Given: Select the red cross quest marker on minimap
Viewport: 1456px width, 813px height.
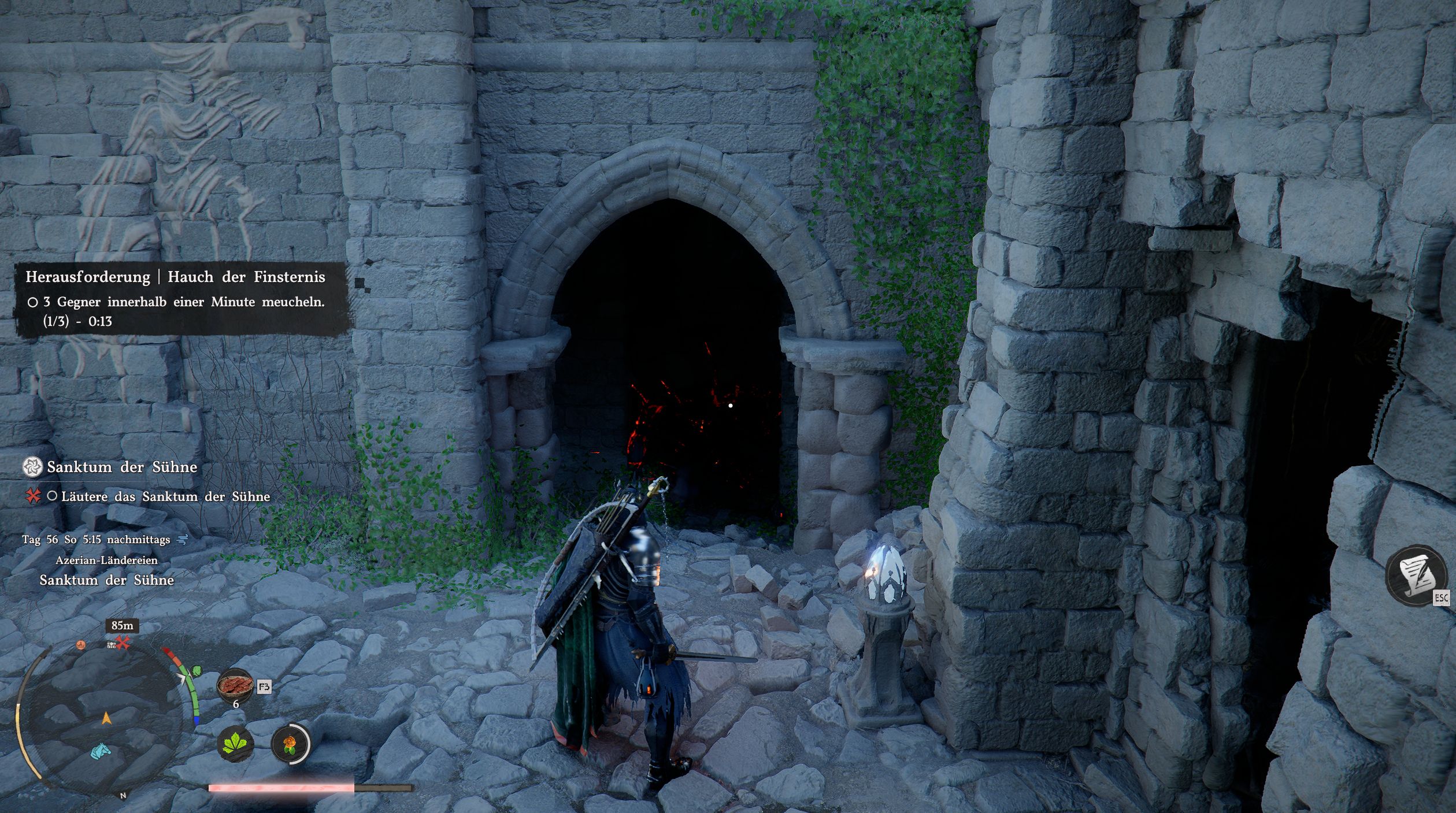Looking at the screenshot, I should [x=123, y=643].
